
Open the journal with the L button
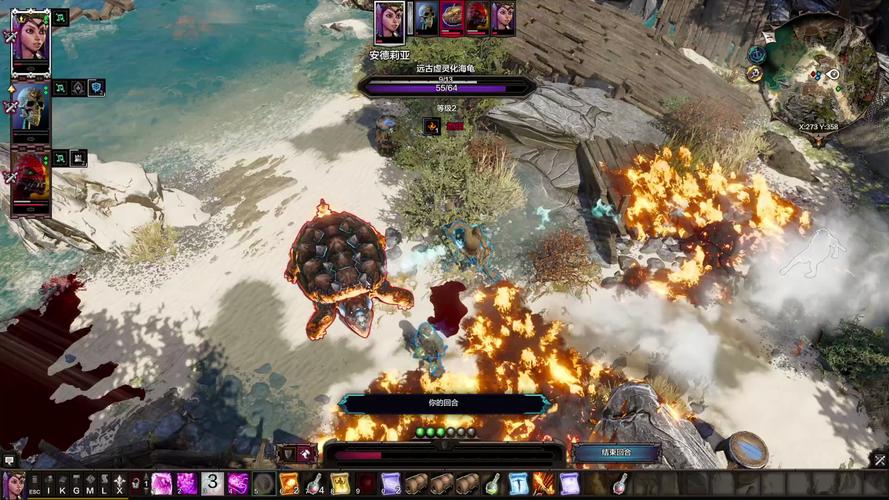pyautogui.click(x=104, y=485)
